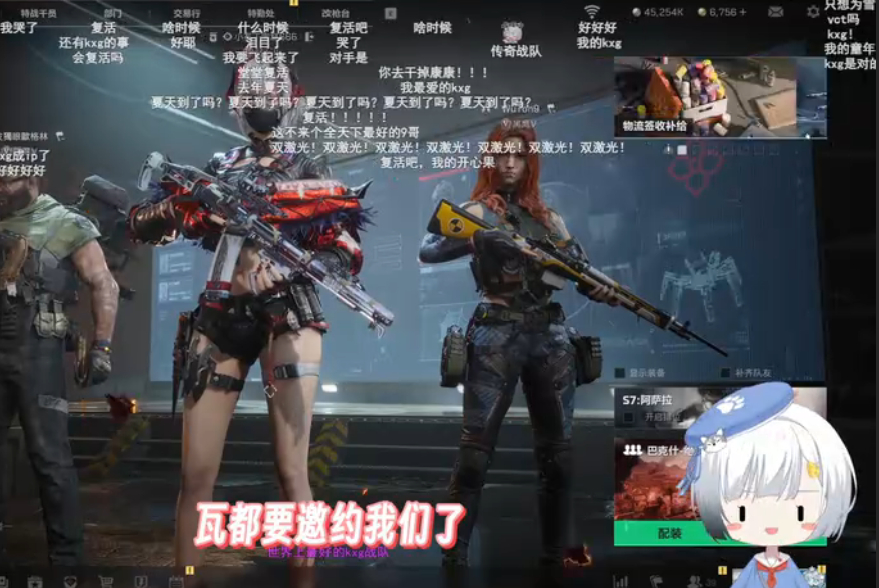This screenshot has height=588, width=879.
Task: Toggle the 补齐队友 fill-teammates checkbox
Action: coord(726,373)
